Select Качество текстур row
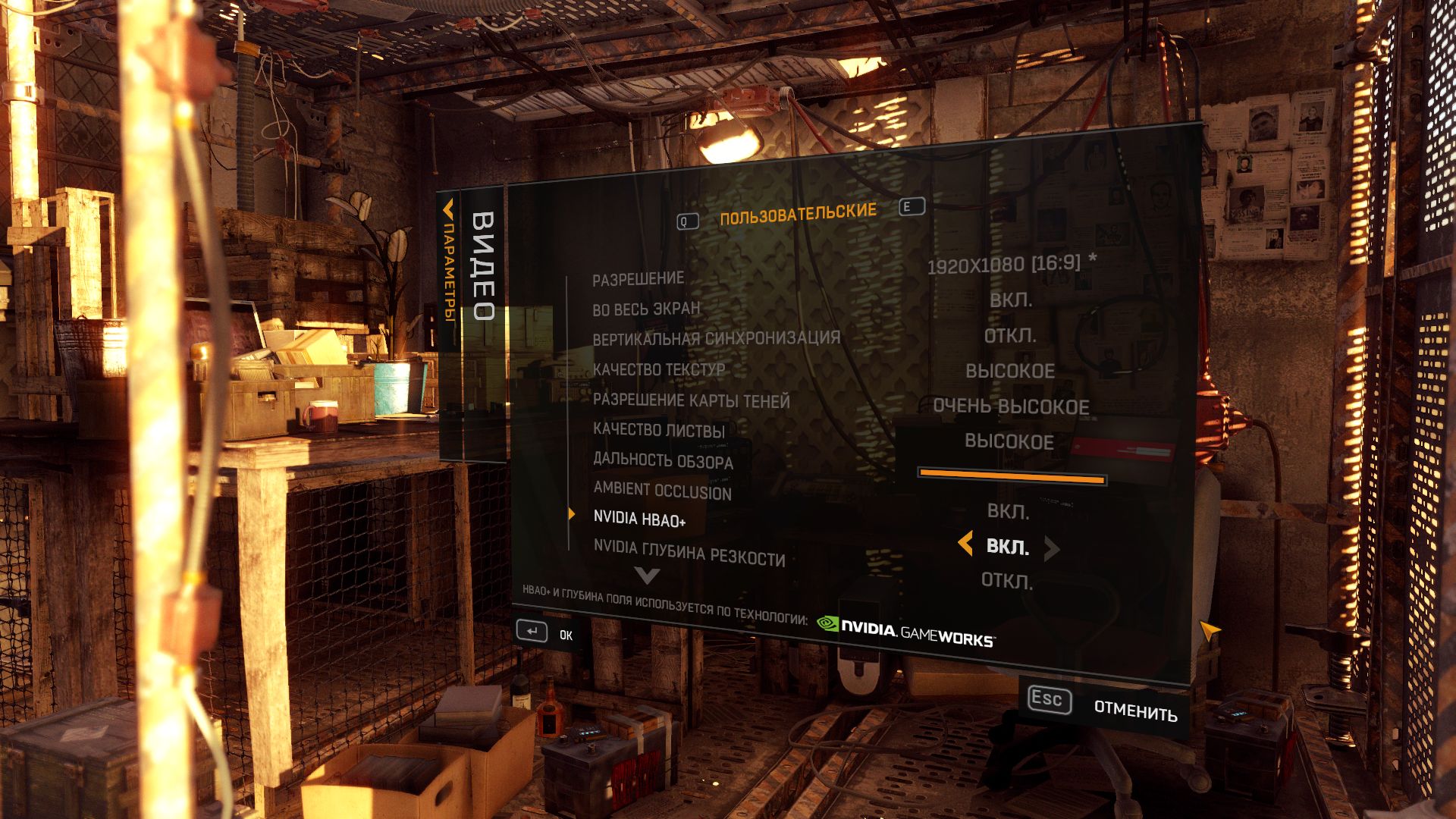This screenshot has width=1456, height=819. pos(658,369)
